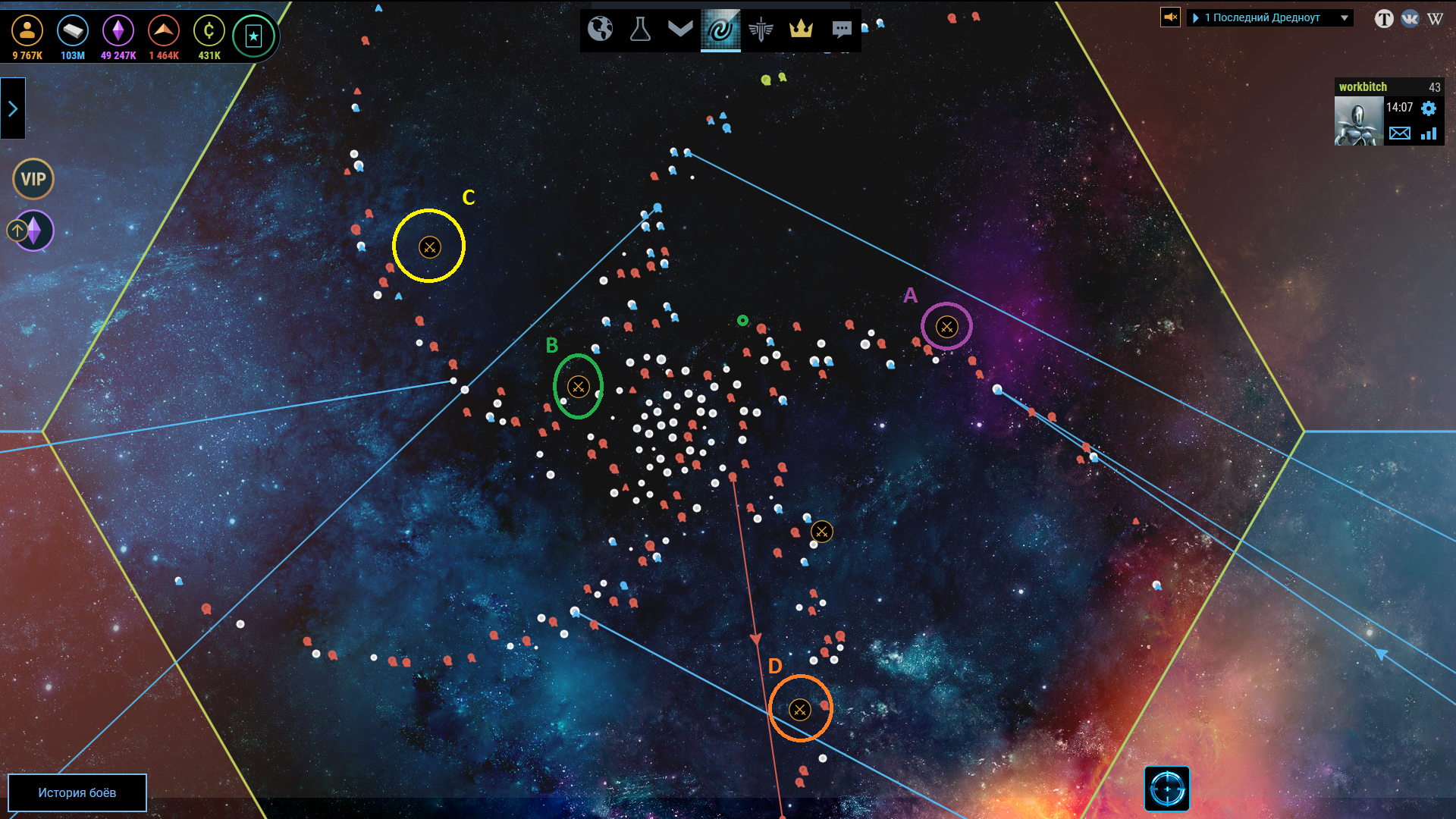The width and height of the screenshot is (1456, 819).
Task: Open the mail envelope inbox
Action: [x=1400, y=133]
